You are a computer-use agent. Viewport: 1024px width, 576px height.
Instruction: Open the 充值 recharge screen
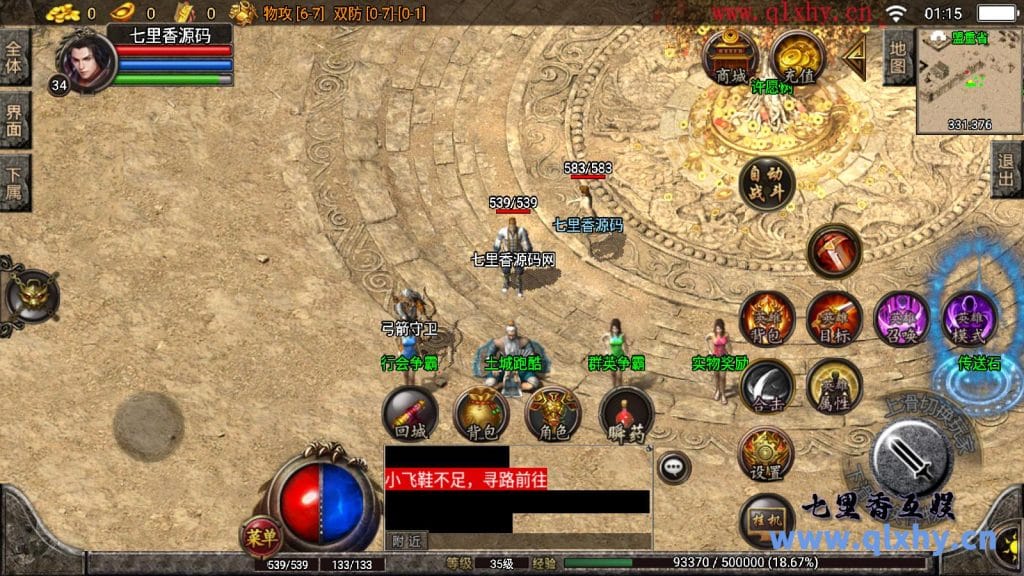(x=797, y=58)
